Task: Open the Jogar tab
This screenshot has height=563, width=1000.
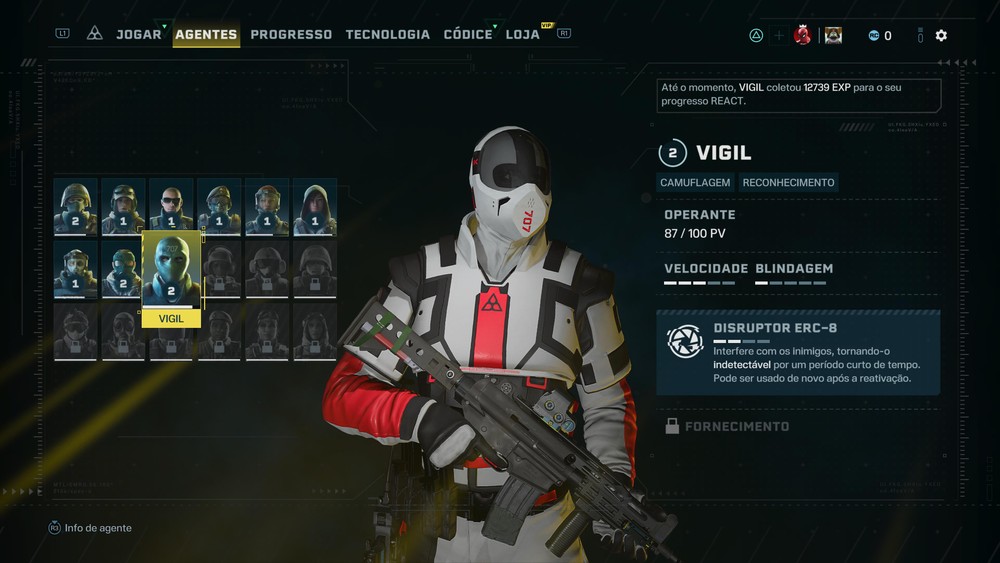Action: coord(138,34)
